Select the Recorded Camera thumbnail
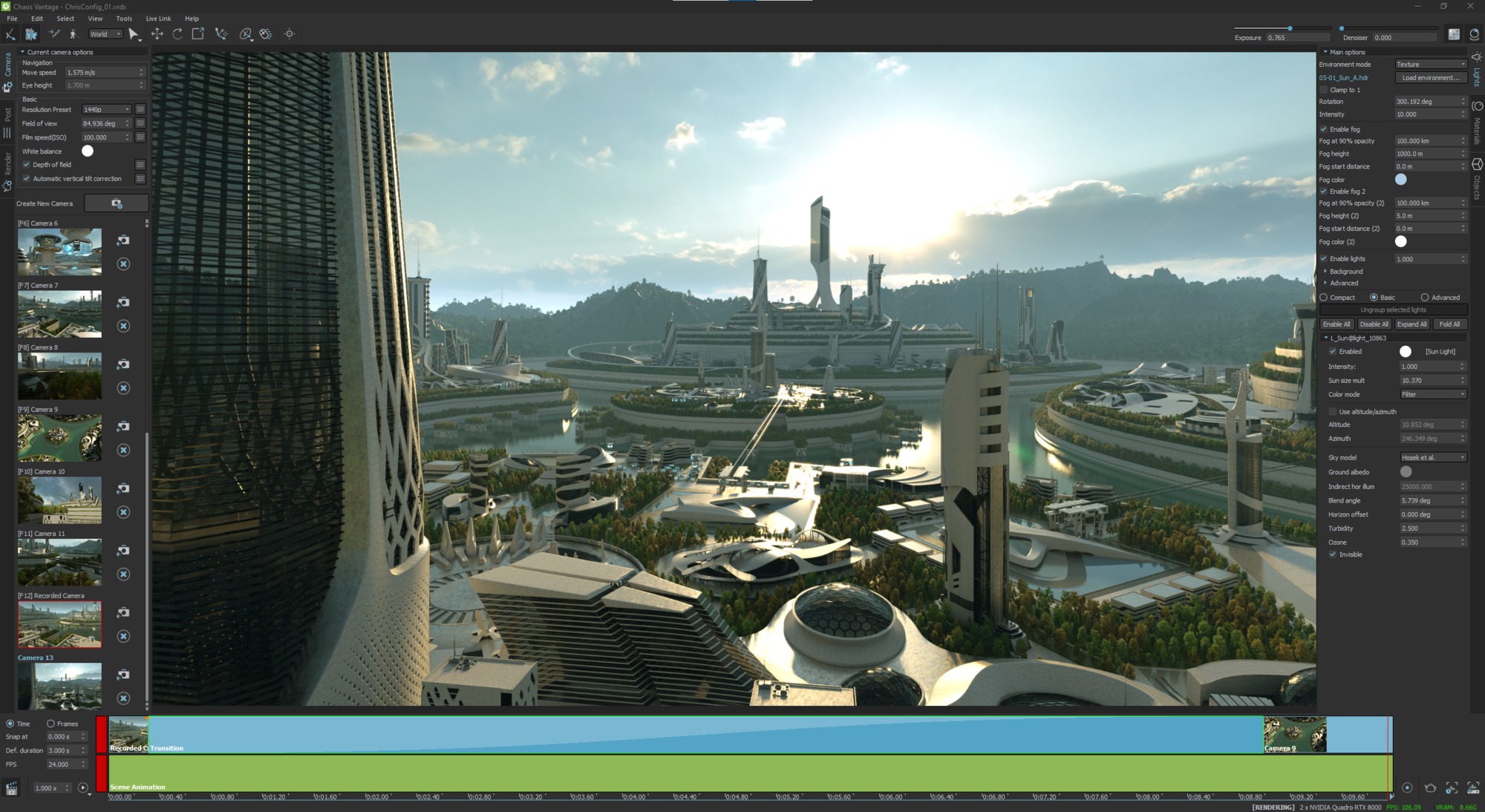This screenshot has height=812, width=1485. [x=59, y=623]
